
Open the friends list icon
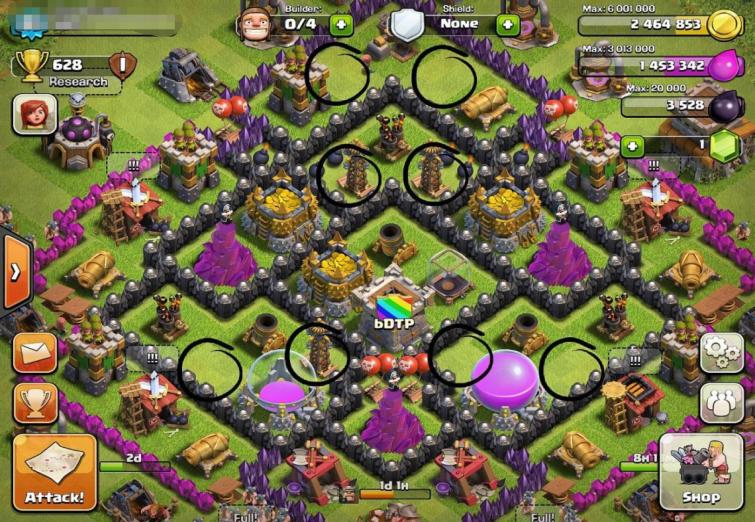click(720, 402)
